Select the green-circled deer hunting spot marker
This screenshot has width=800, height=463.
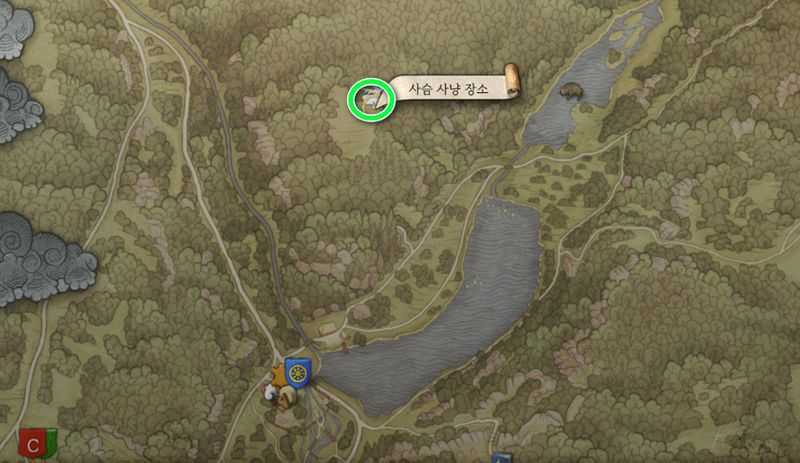tap(368, 100)
